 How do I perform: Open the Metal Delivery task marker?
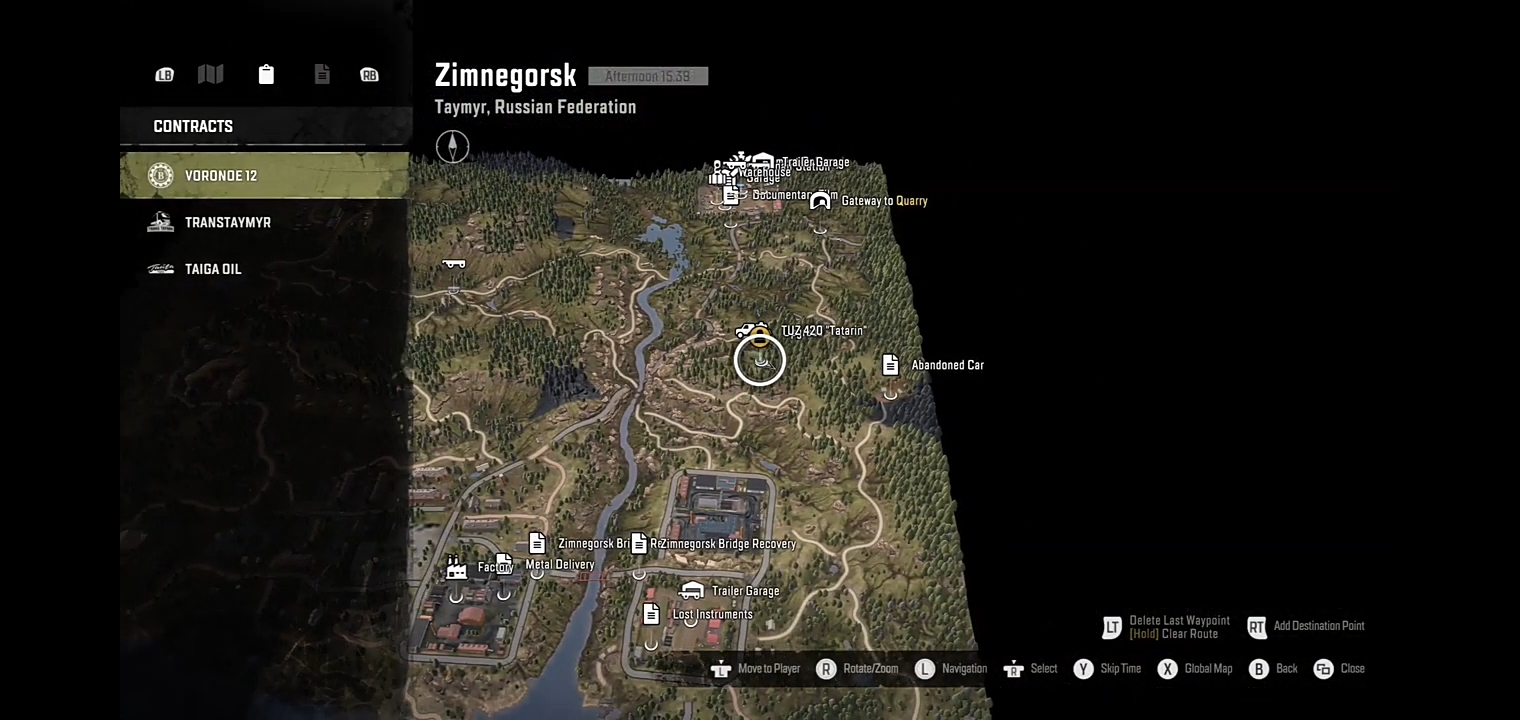(x=504, y=564)
